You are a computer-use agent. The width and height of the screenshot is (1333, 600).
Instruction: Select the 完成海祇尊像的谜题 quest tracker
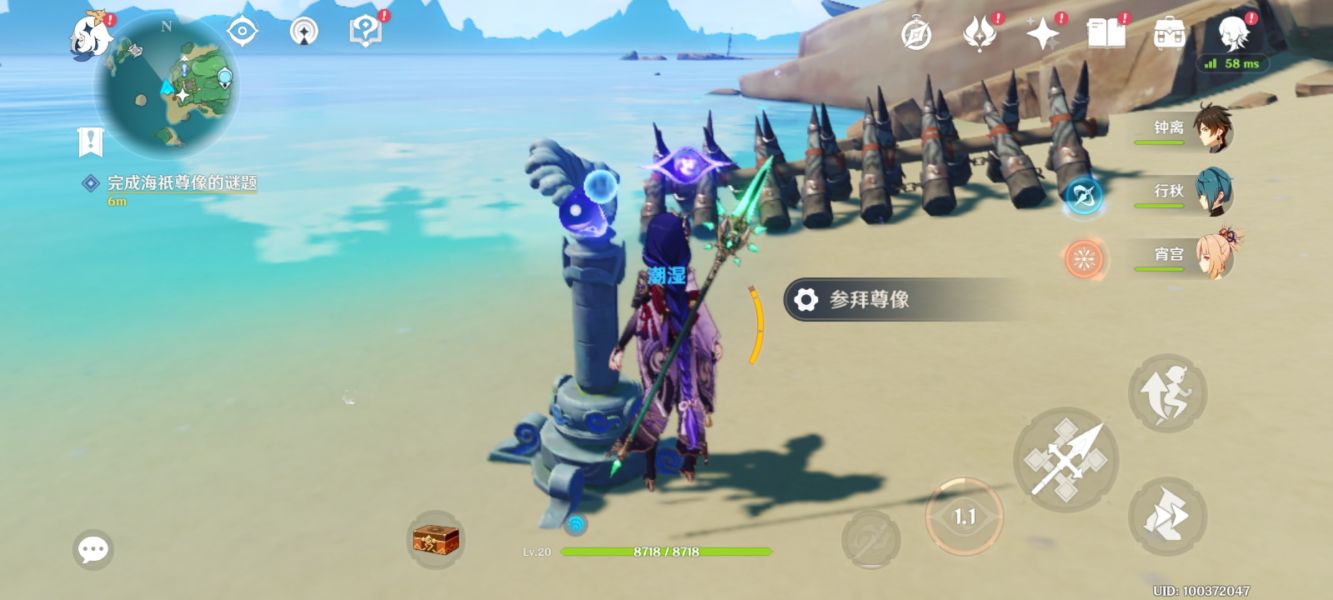[x=182, y=184]
